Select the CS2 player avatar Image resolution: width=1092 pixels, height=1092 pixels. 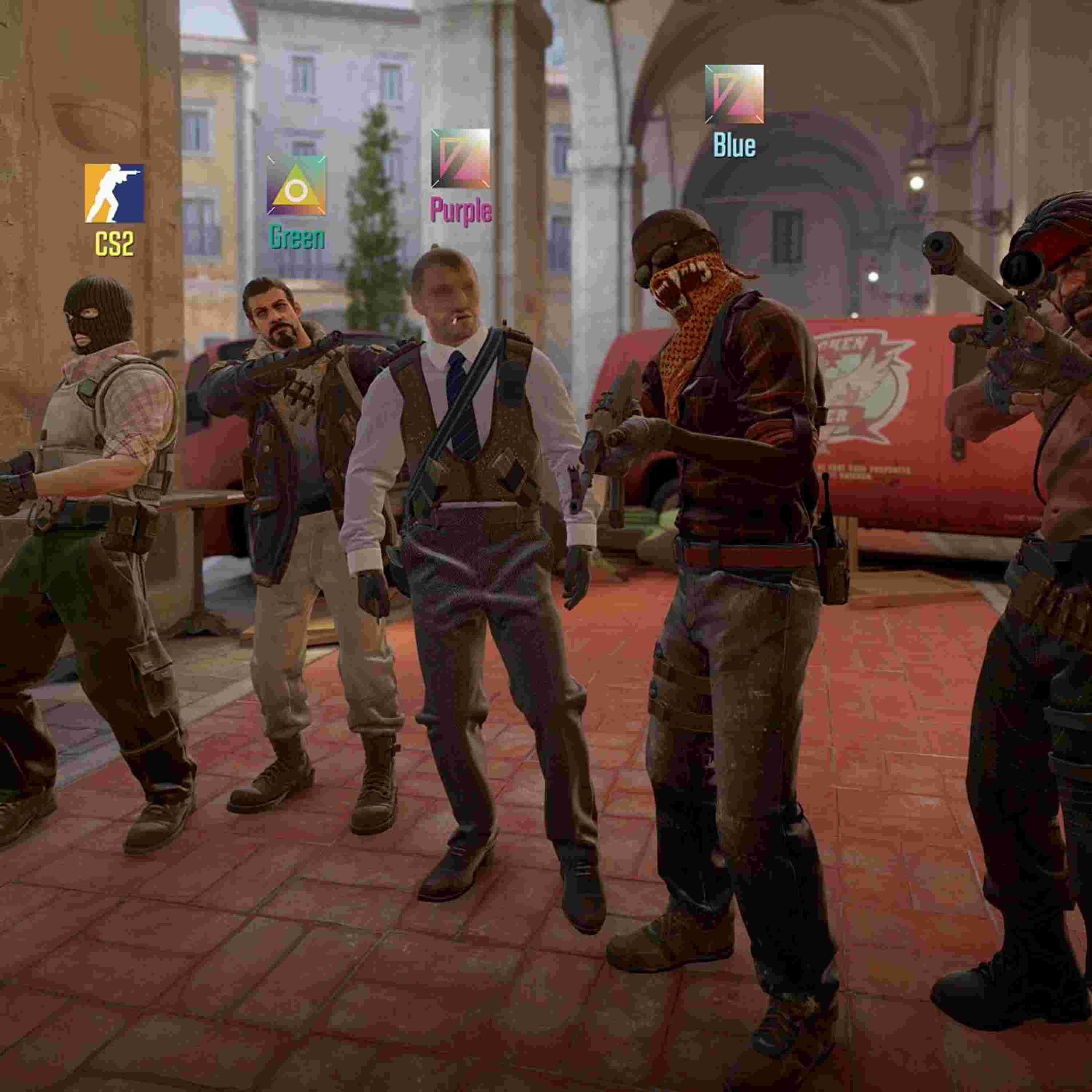click(114, 193)
